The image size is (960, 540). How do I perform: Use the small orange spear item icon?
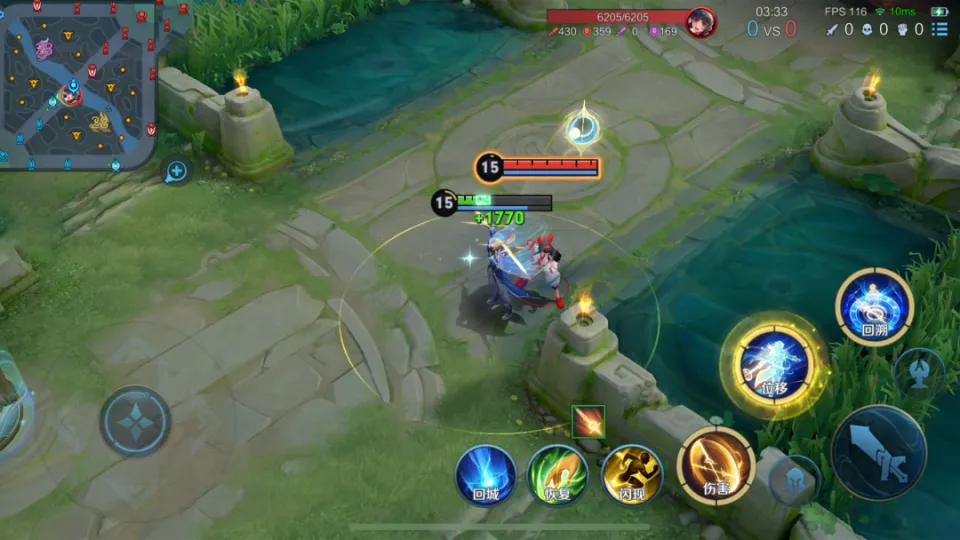click(x=588, y=421)
